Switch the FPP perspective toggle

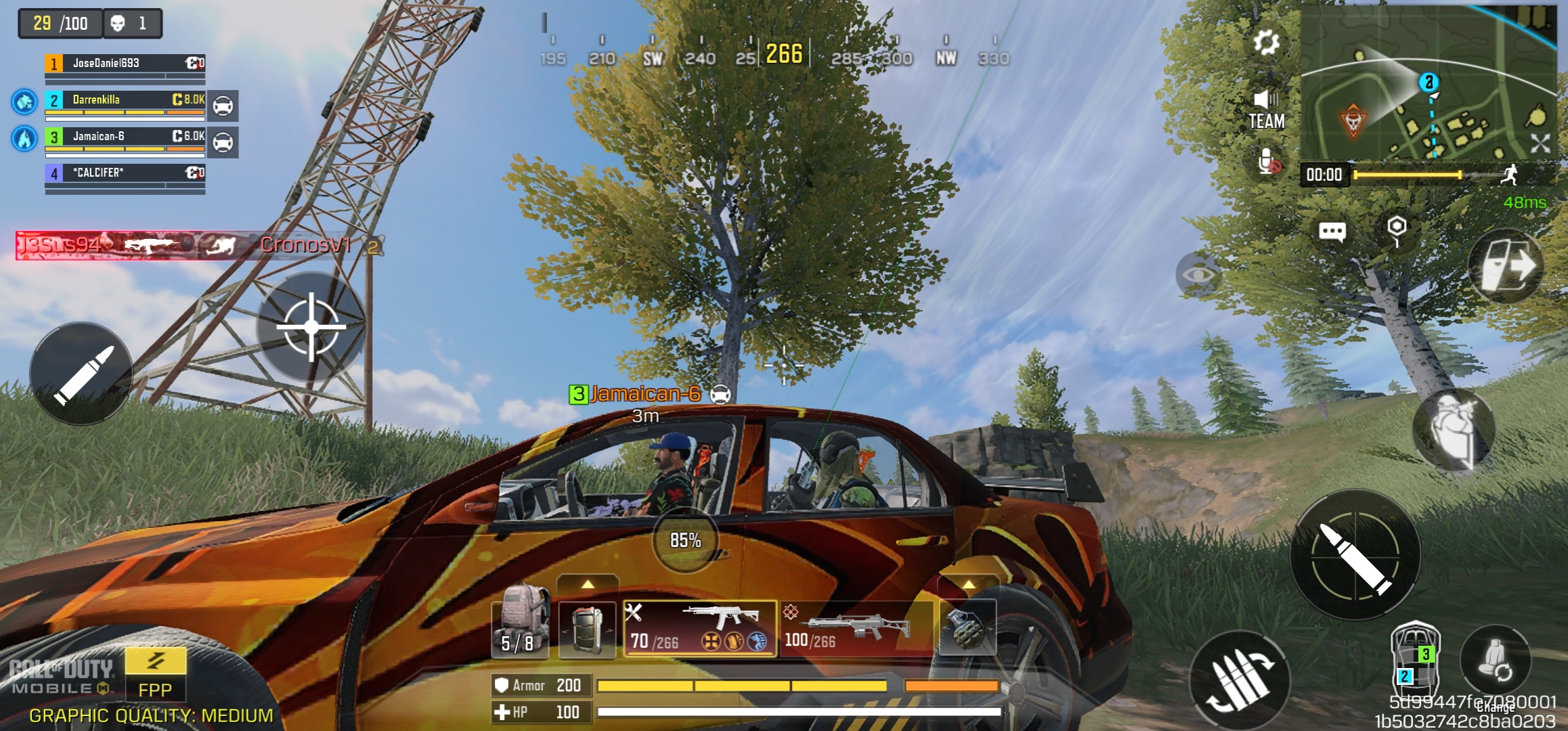(155, 674)
